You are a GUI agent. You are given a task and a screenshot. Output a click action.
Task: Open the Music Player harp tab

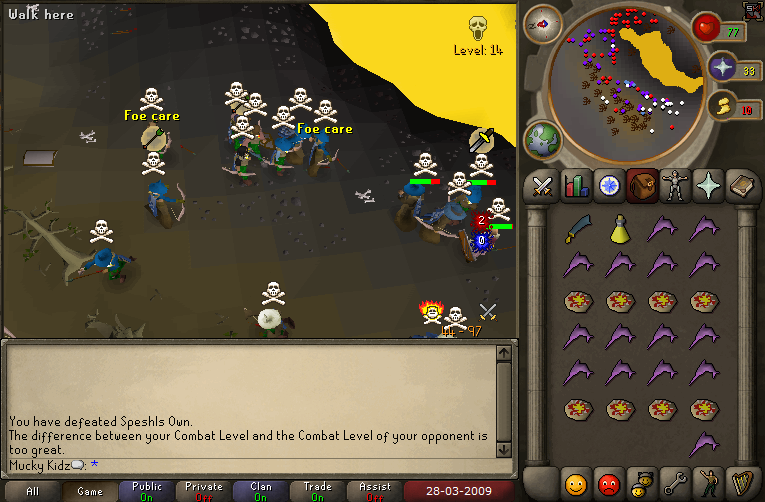739,482
